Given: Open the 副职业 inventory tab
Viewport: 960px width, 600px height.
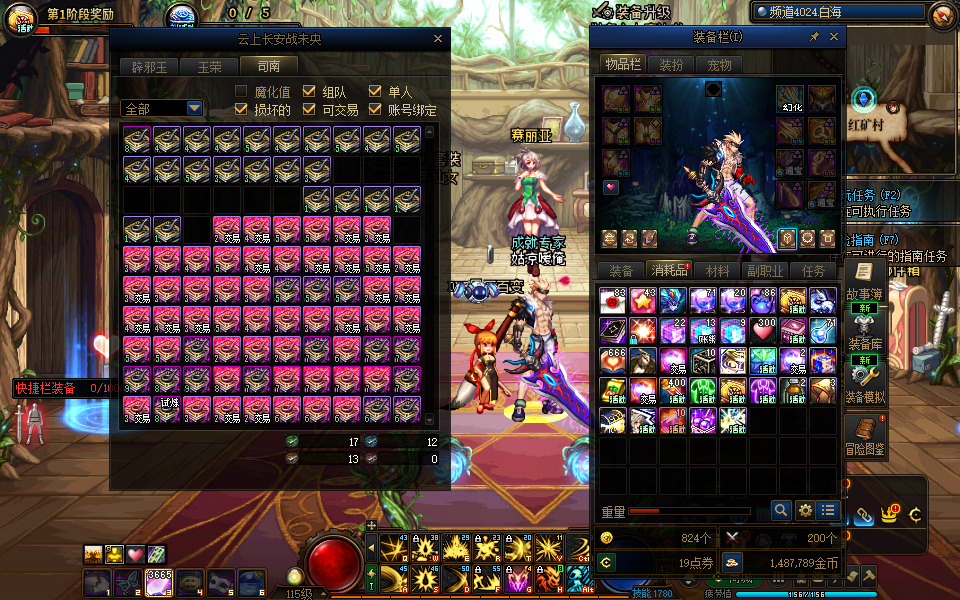Looking at the screenshot, I should tap(764, 271).
